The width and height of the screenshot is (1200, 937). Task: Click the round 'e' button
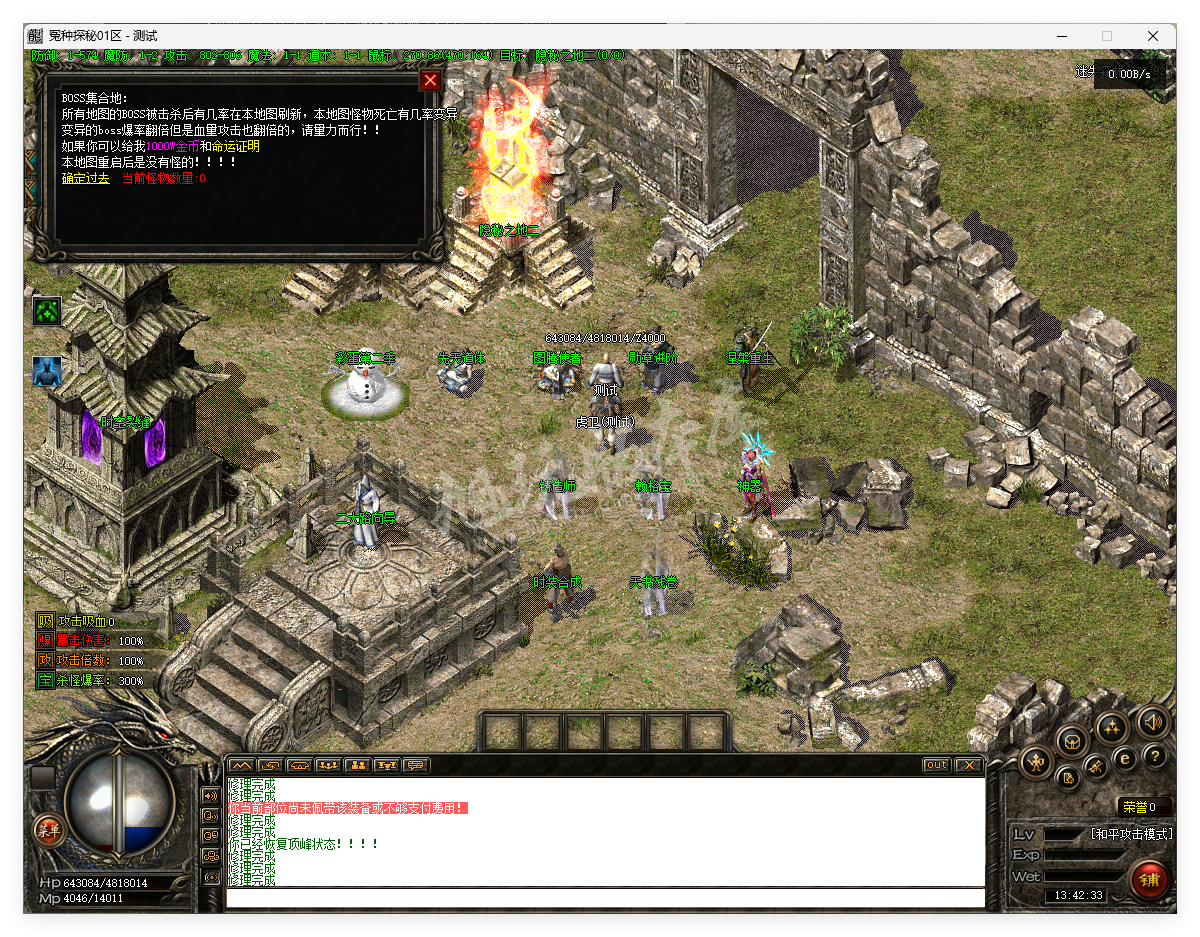(1125, 759)
